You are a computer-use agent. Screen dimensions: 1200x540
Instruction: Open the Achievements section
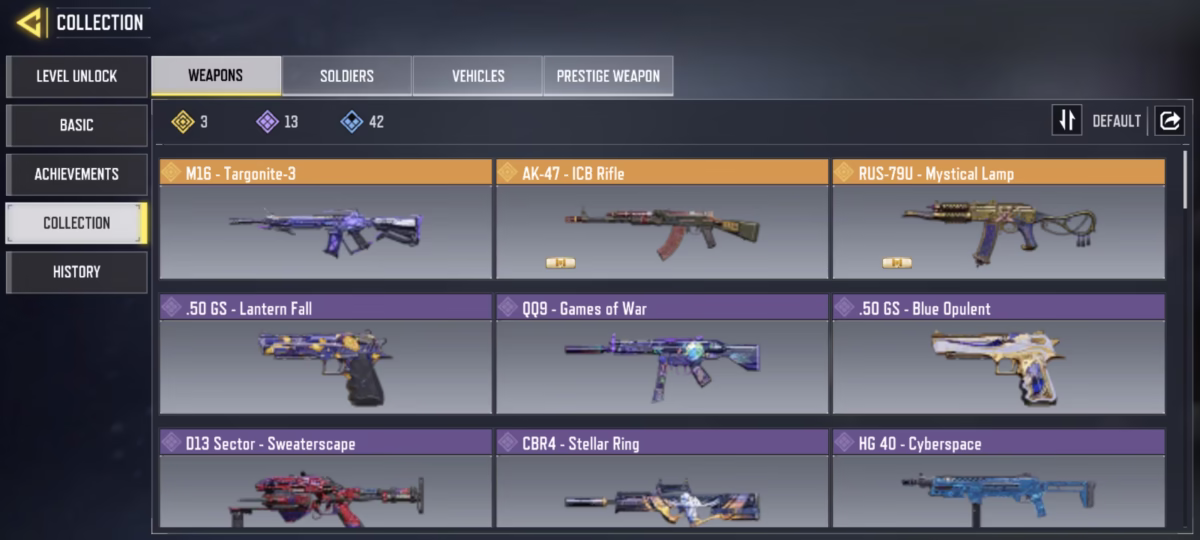[x=76, y=174]
